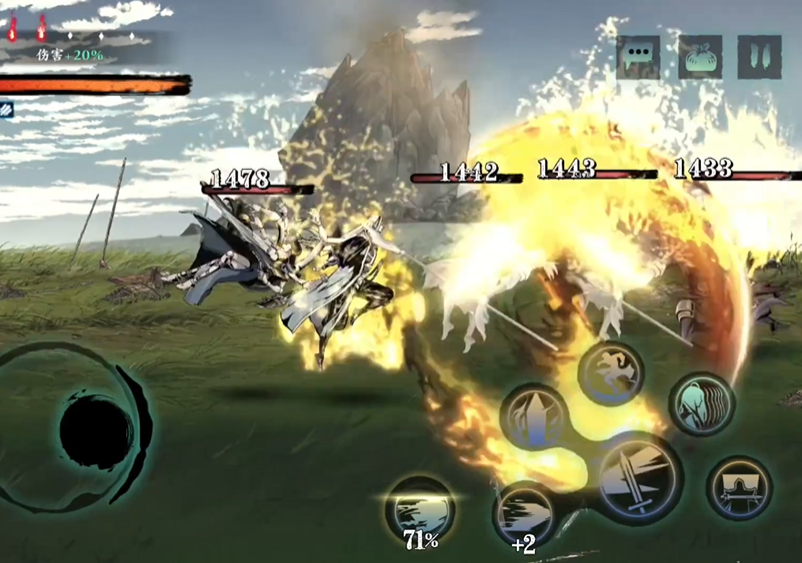Pause the game
This screenshot has width=802, height=563.
759,57
